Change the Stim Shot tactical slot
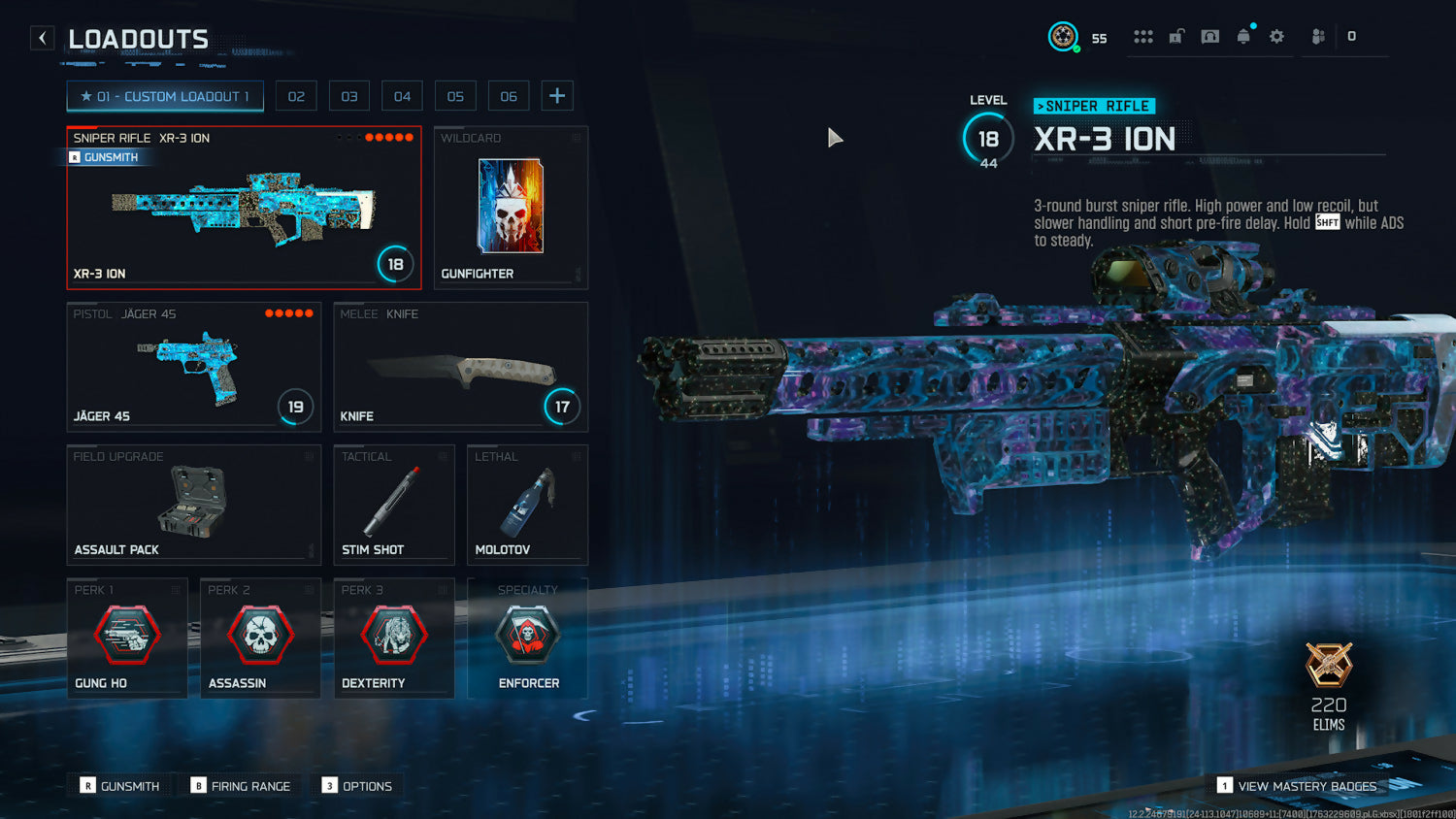Screen dimensions: 1456x819 (393, 505)
